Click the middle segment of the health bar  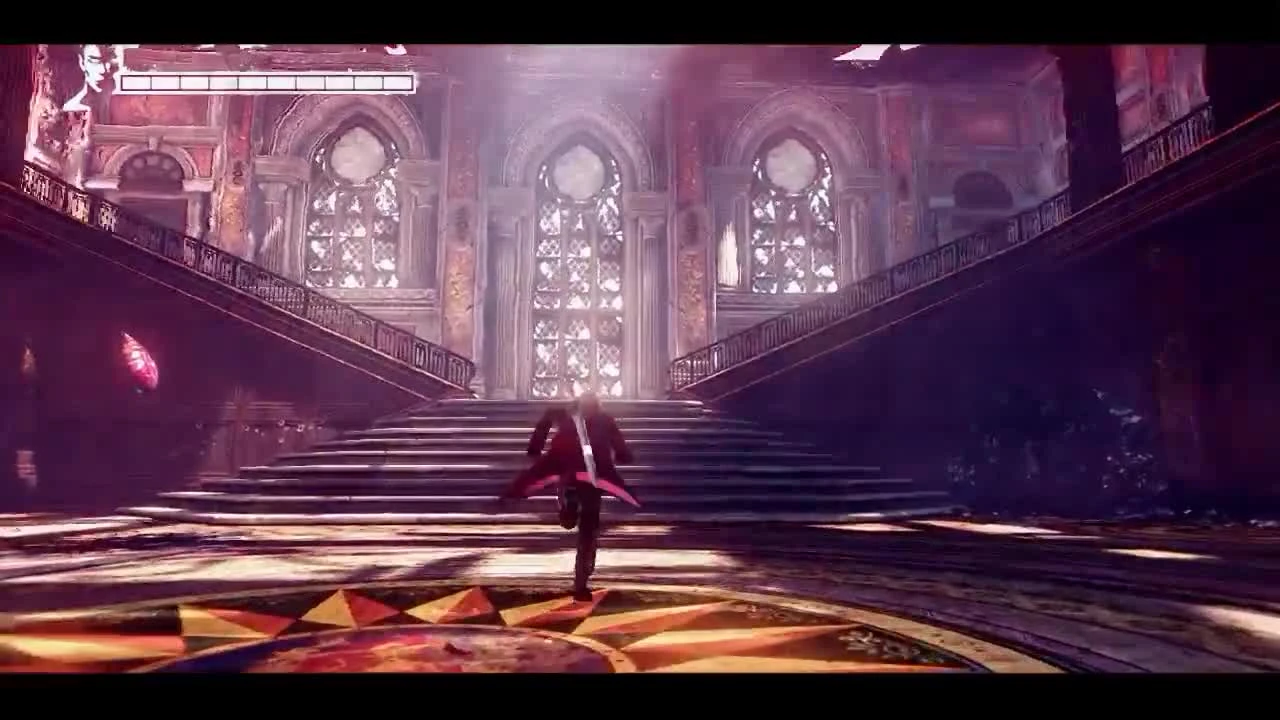[268, 84]
